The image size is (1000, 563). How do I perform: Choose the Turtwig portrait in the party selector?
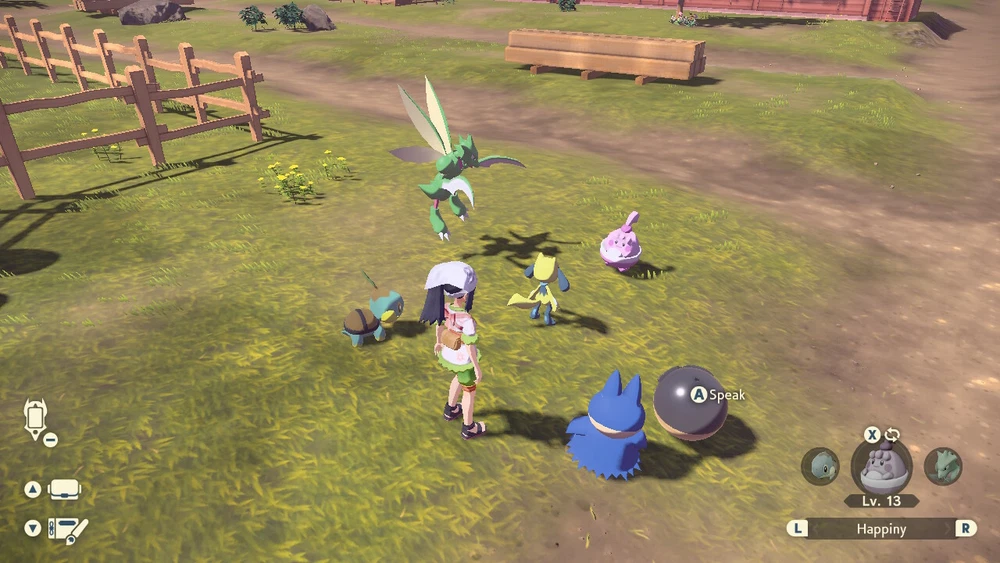click(x=820, y=466)
